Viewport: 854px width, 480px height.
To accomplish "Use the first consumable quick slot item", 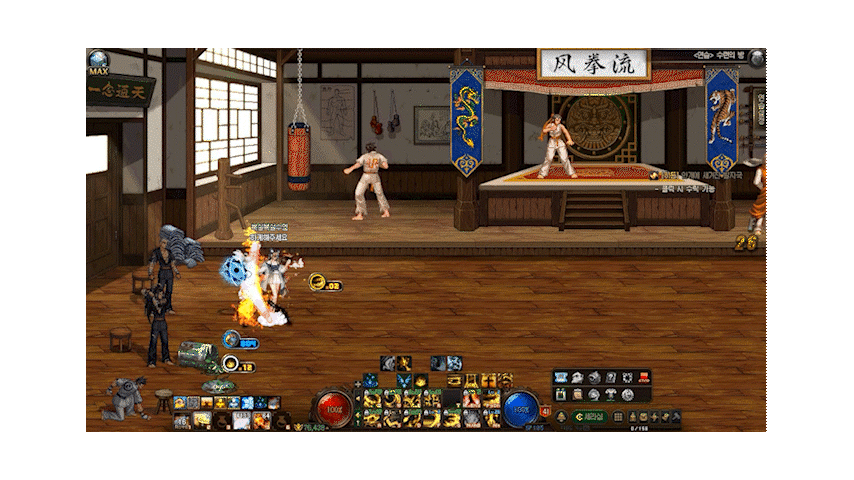I will tap(182, 421).
